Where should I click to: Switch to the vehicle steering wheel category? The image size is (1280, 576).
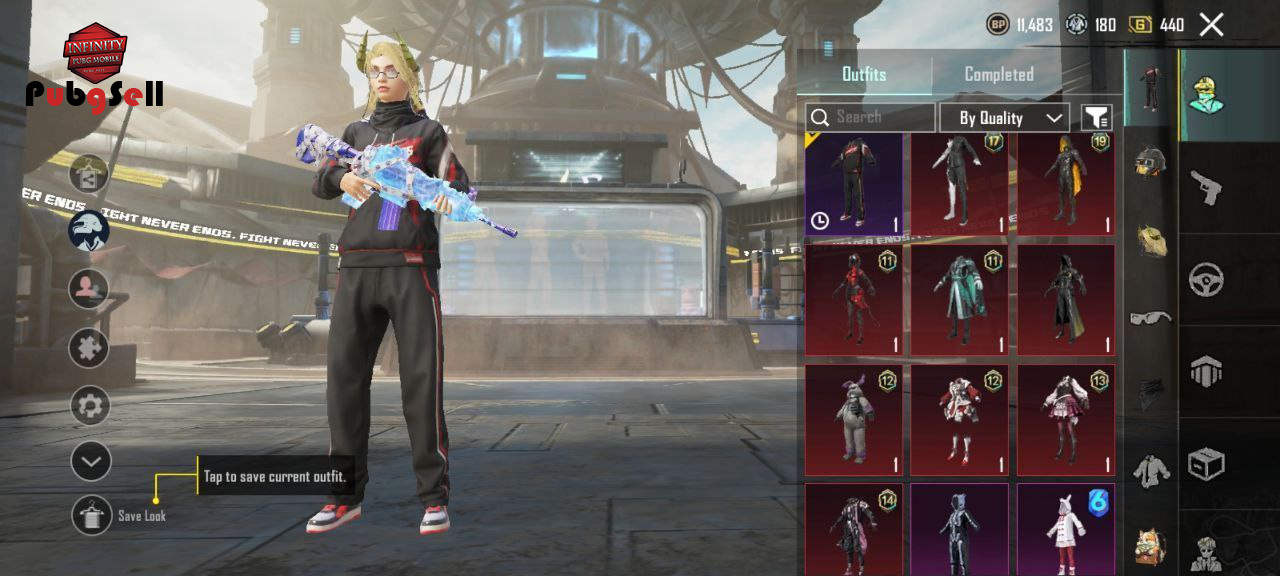(x=1206, y=280)
